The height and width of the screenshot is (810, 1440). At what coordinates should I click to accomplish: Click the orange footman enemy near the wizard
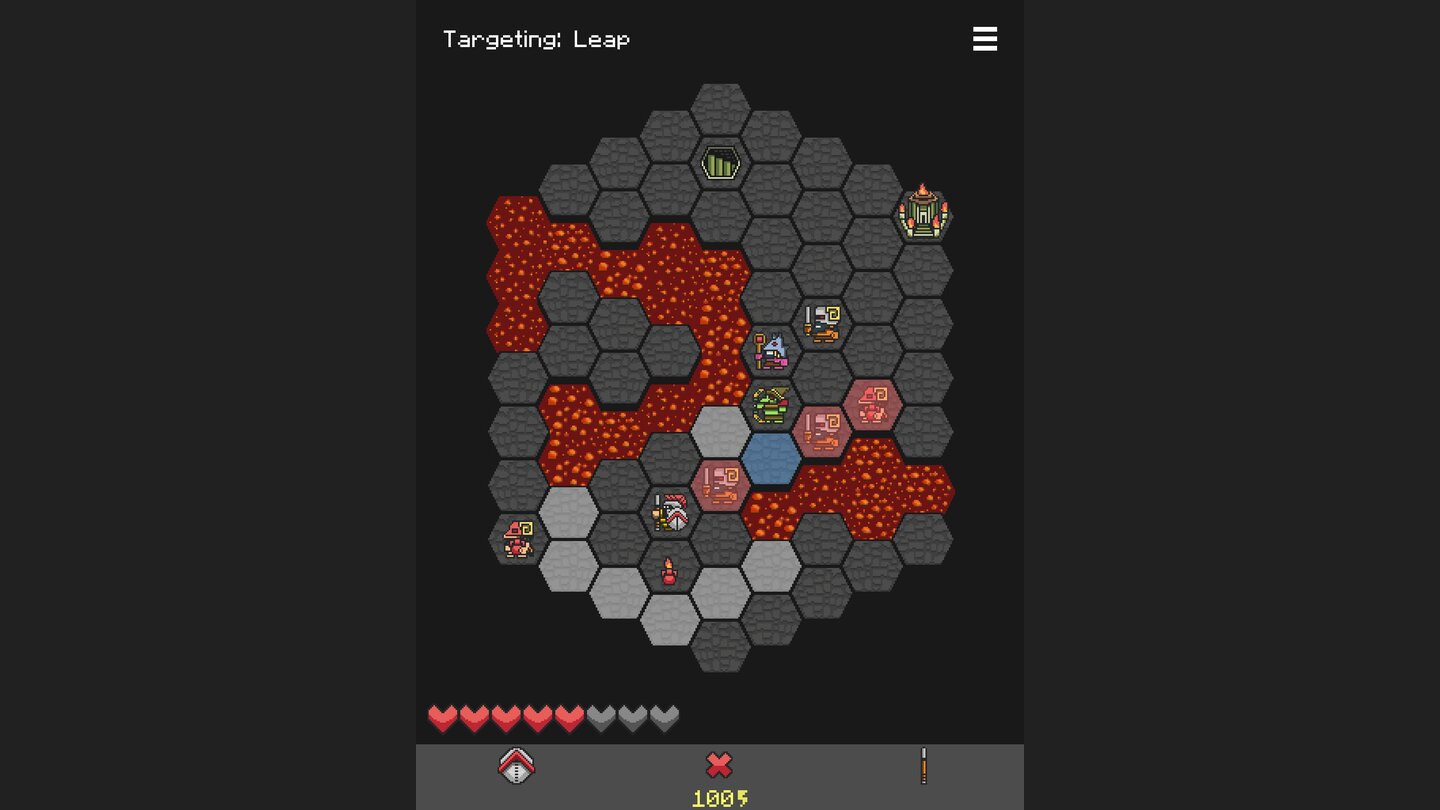[820, 323]
